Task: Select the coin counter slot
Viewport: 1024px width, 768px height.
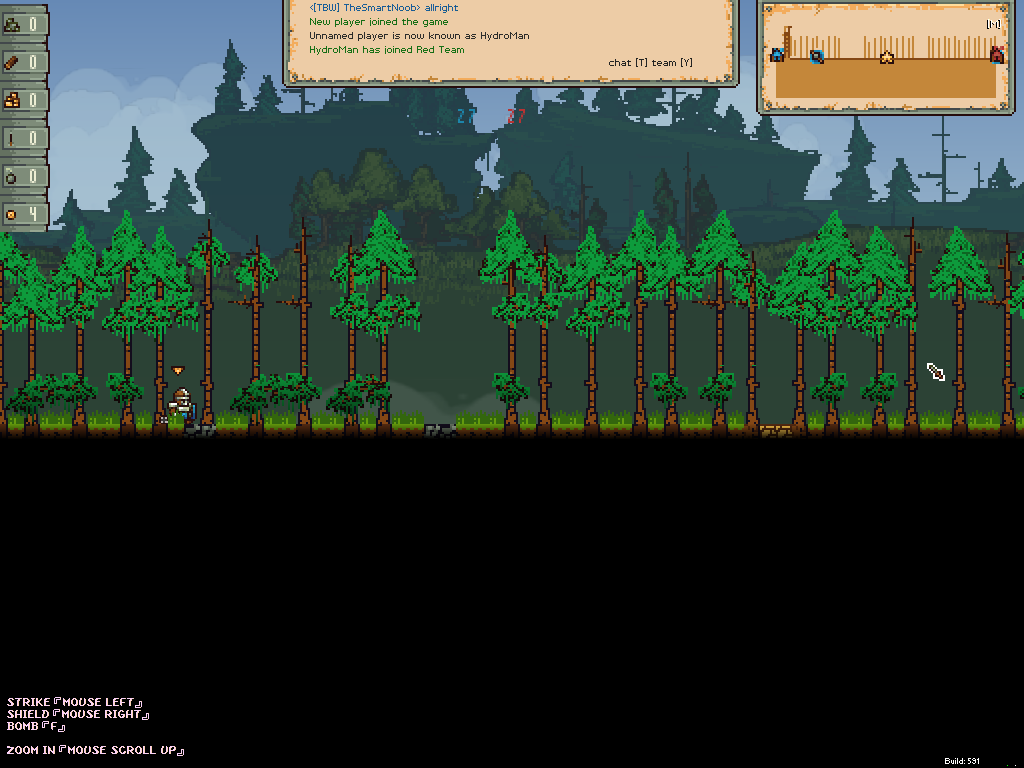Action: [23, 214]
